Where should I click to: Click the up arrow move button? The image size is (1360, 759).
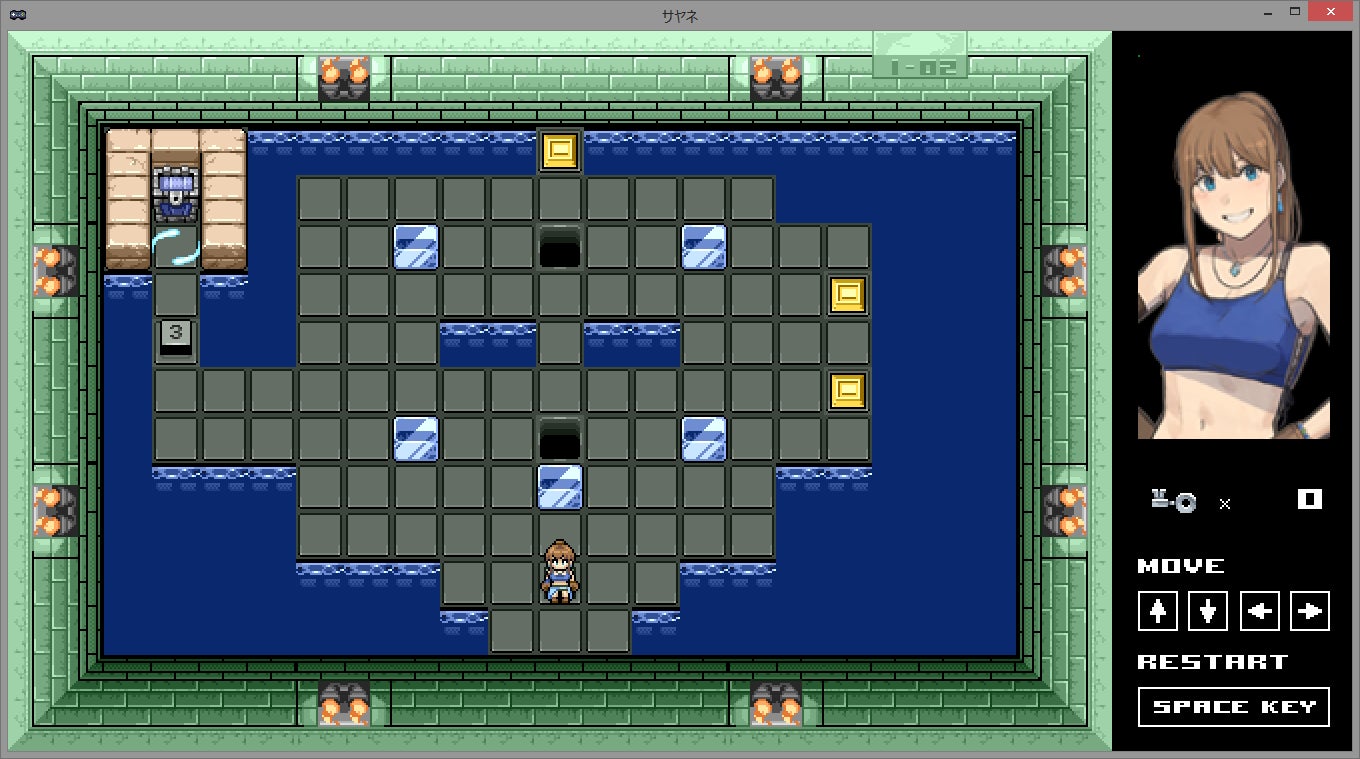pyautogui.click(x=1158, y=611)
